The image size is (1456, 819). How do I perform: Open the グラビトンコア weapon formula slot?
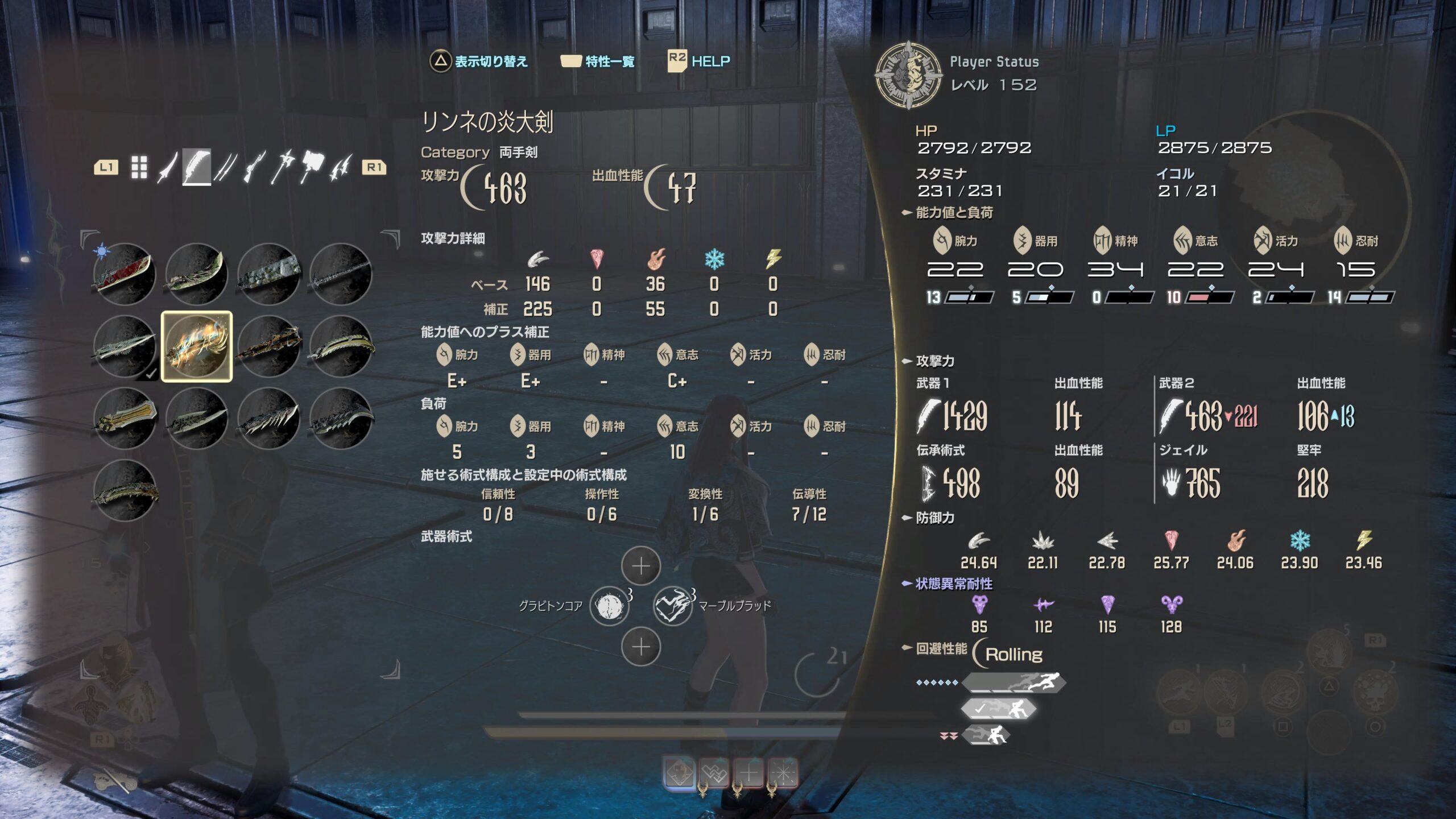[609, 606]
